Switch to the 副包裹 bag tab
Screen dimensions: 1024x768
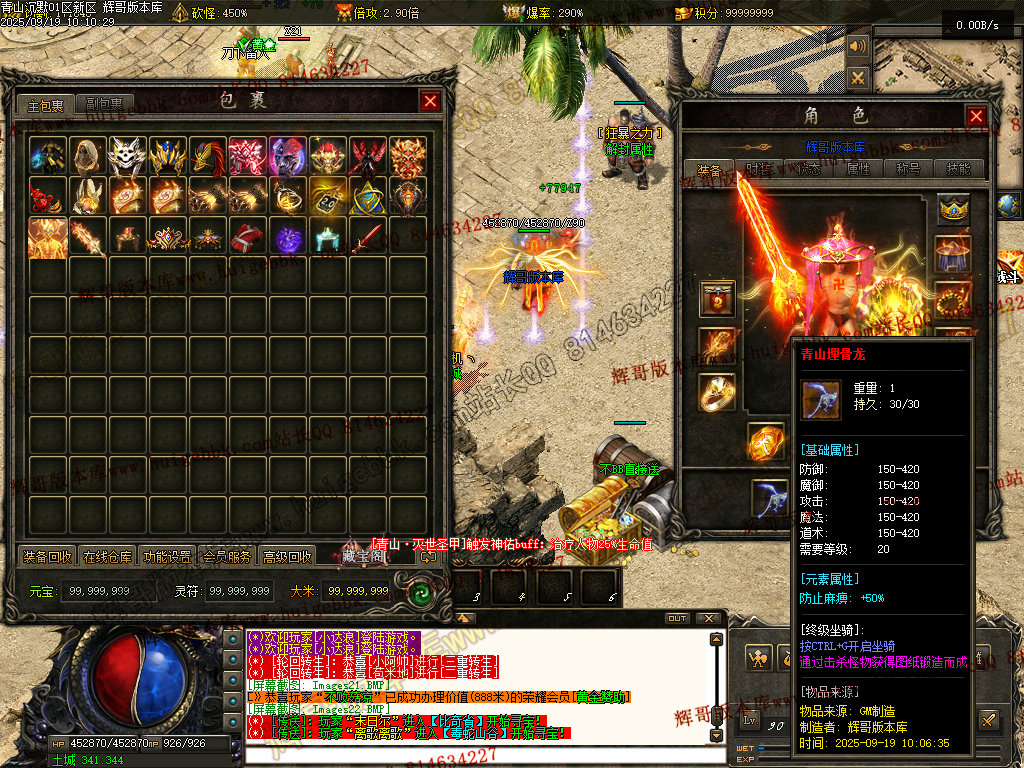click(103, 104)
